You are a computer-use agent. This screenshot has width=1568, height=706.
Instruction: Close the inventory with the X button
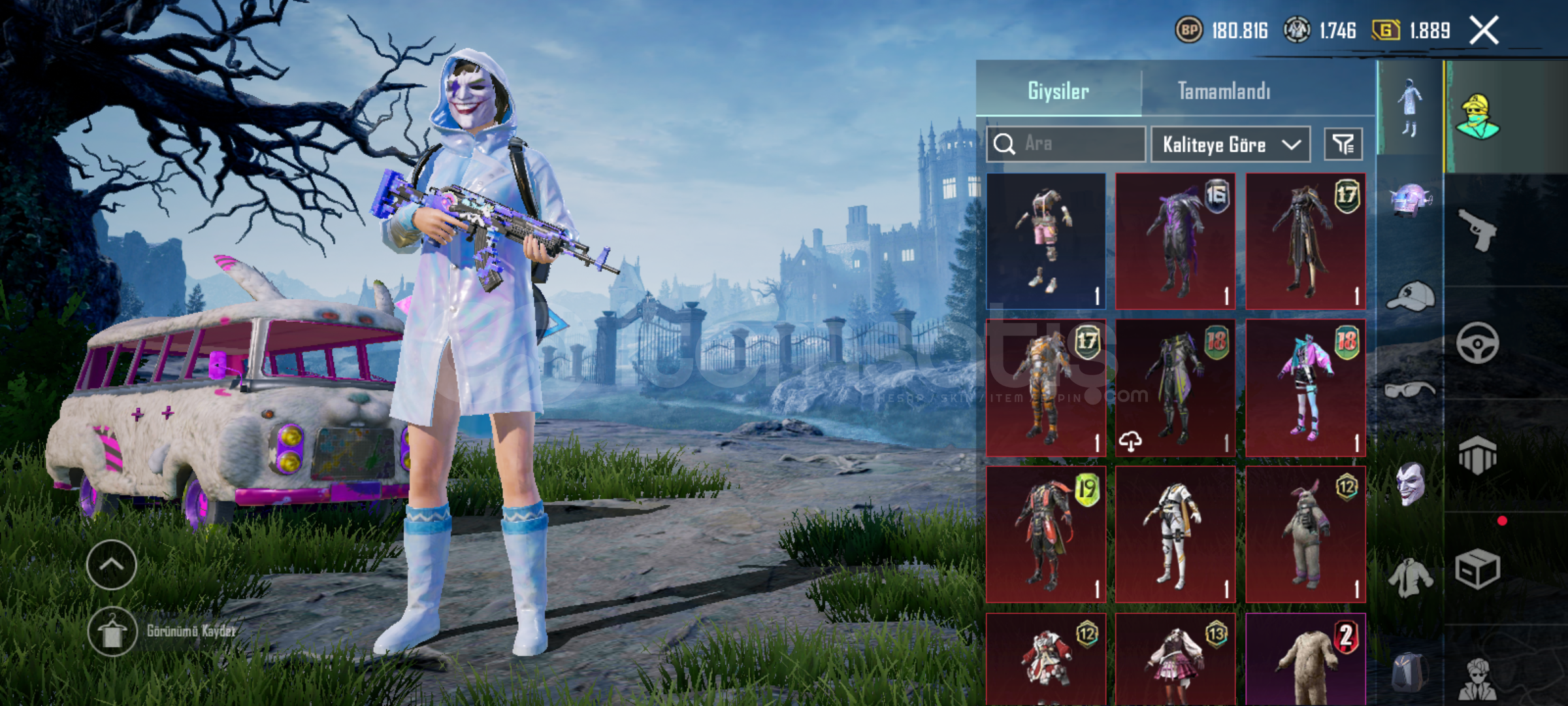1484,31
